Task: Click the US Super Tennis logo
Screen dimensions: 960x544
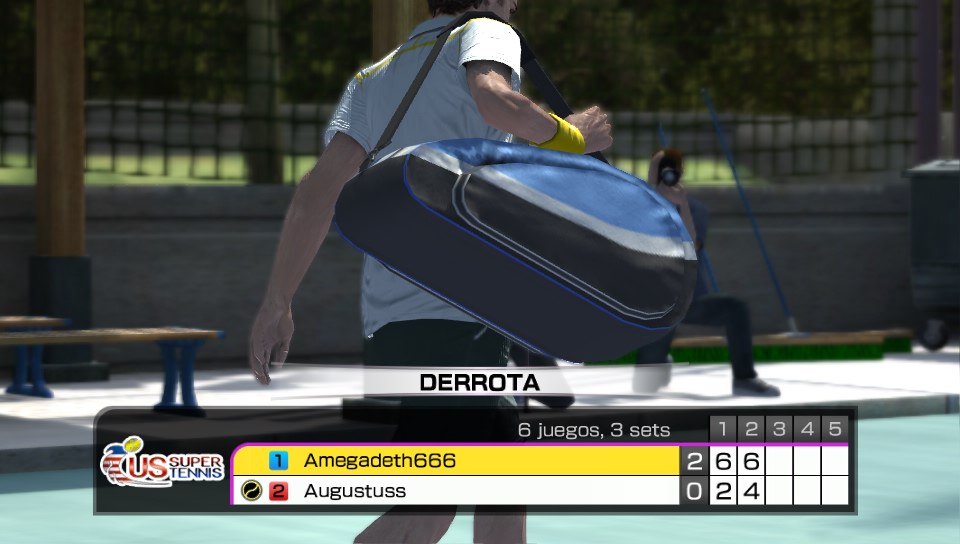Action: point(162,467)
